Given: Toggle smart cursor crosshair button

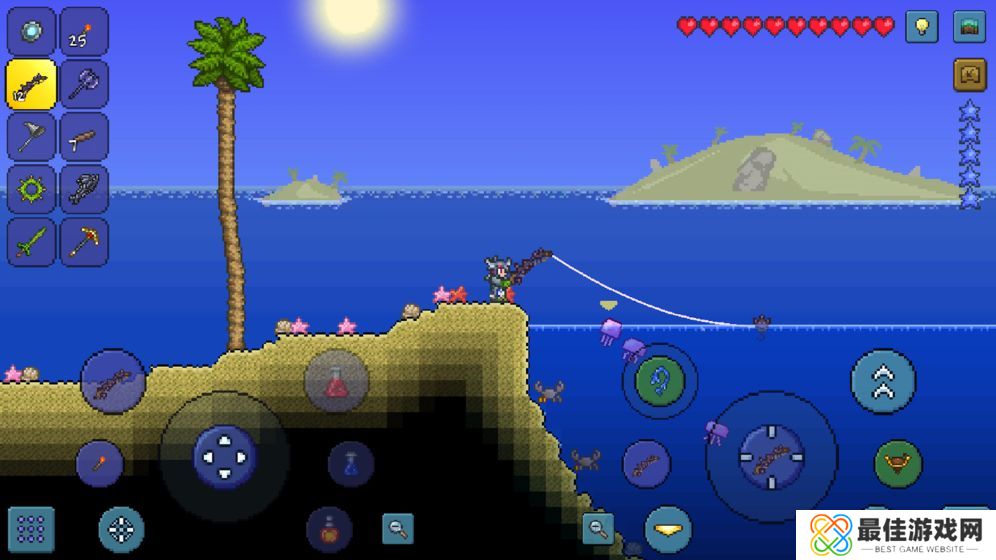Looking at the screenshot, I should (121, 528).
